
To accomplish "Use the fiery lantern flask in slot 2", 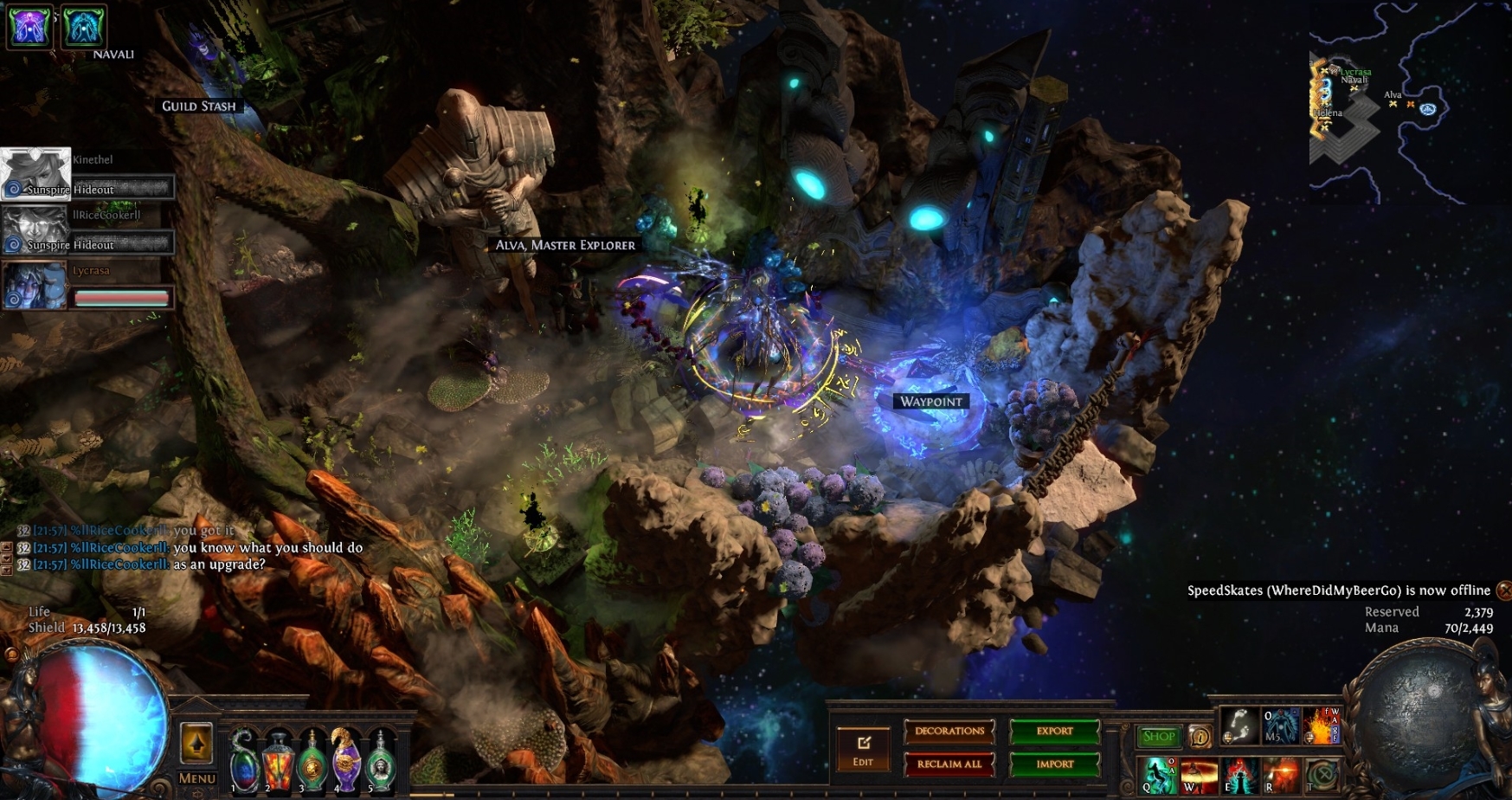I will tap(278, 762).
